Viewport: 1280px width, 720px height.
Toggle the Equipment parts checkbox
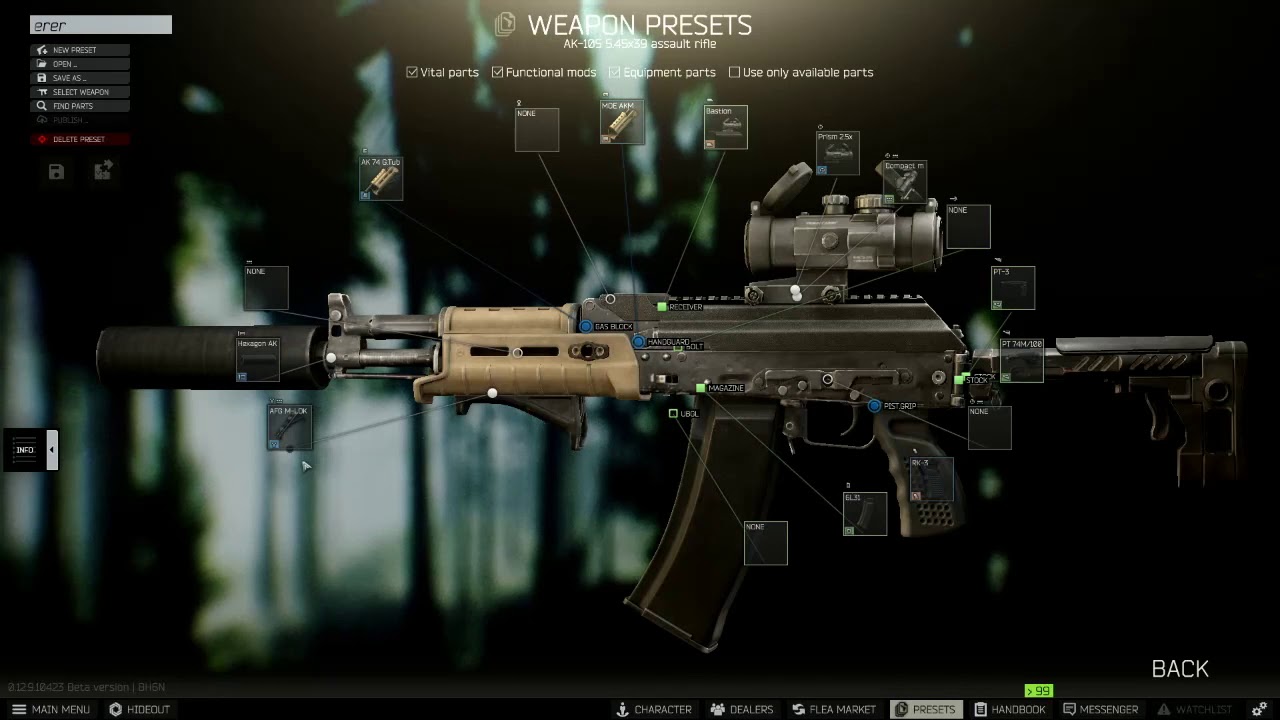pos(615,72)
